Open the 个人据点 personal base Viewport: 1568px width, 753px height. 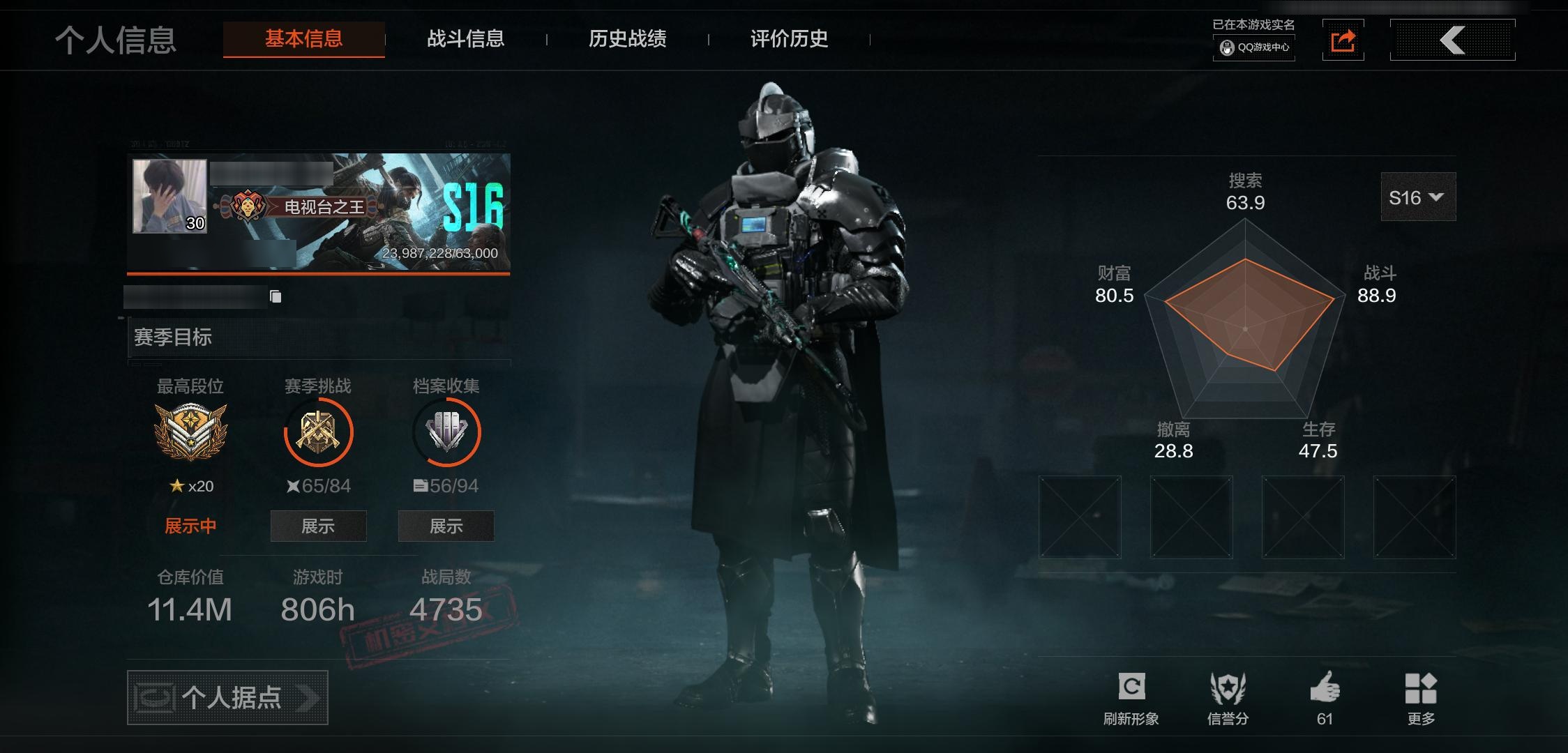point(227,697)
